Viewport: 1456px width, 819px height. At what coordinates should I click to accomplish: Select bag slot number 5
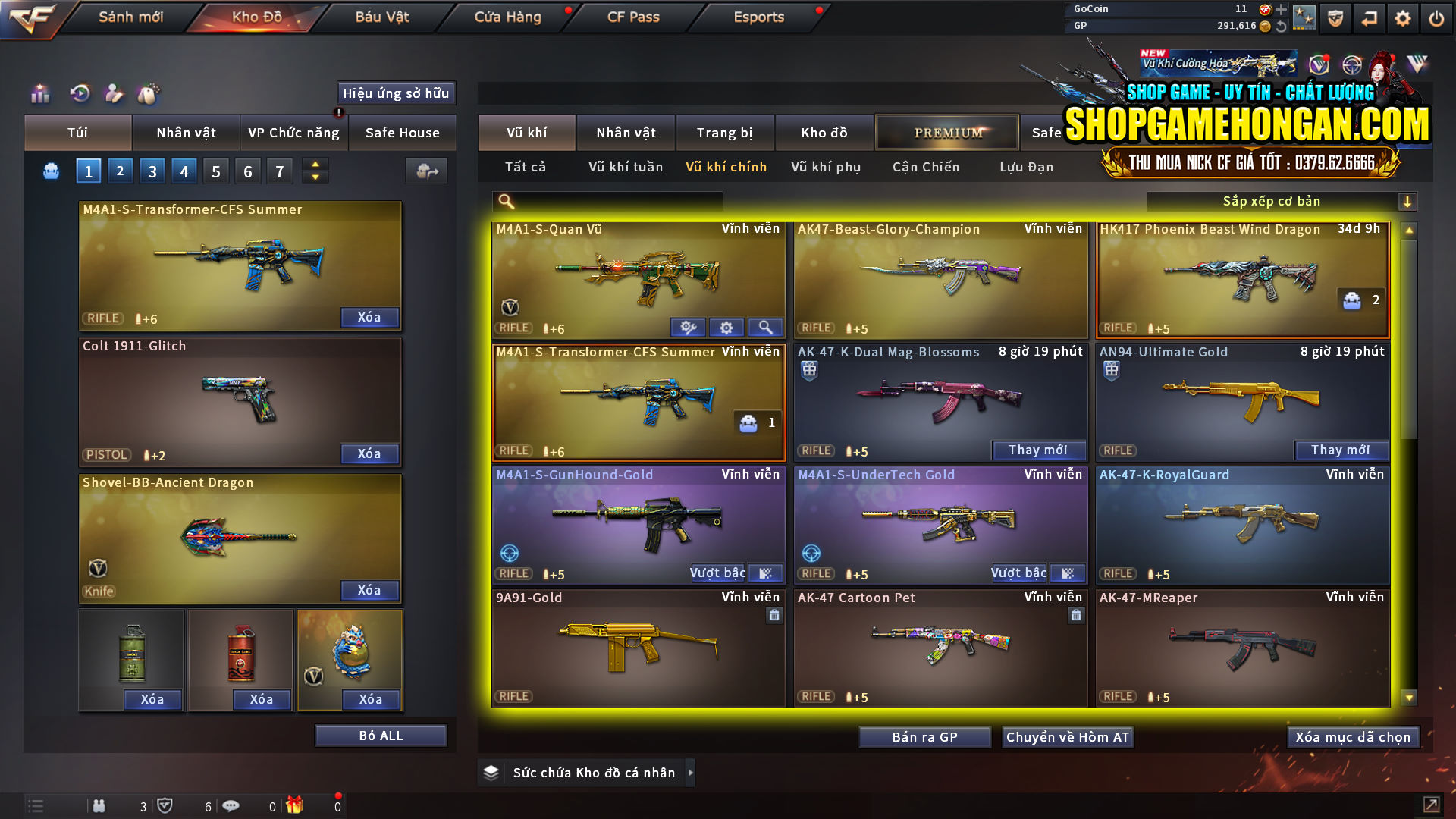coord(215,171)
